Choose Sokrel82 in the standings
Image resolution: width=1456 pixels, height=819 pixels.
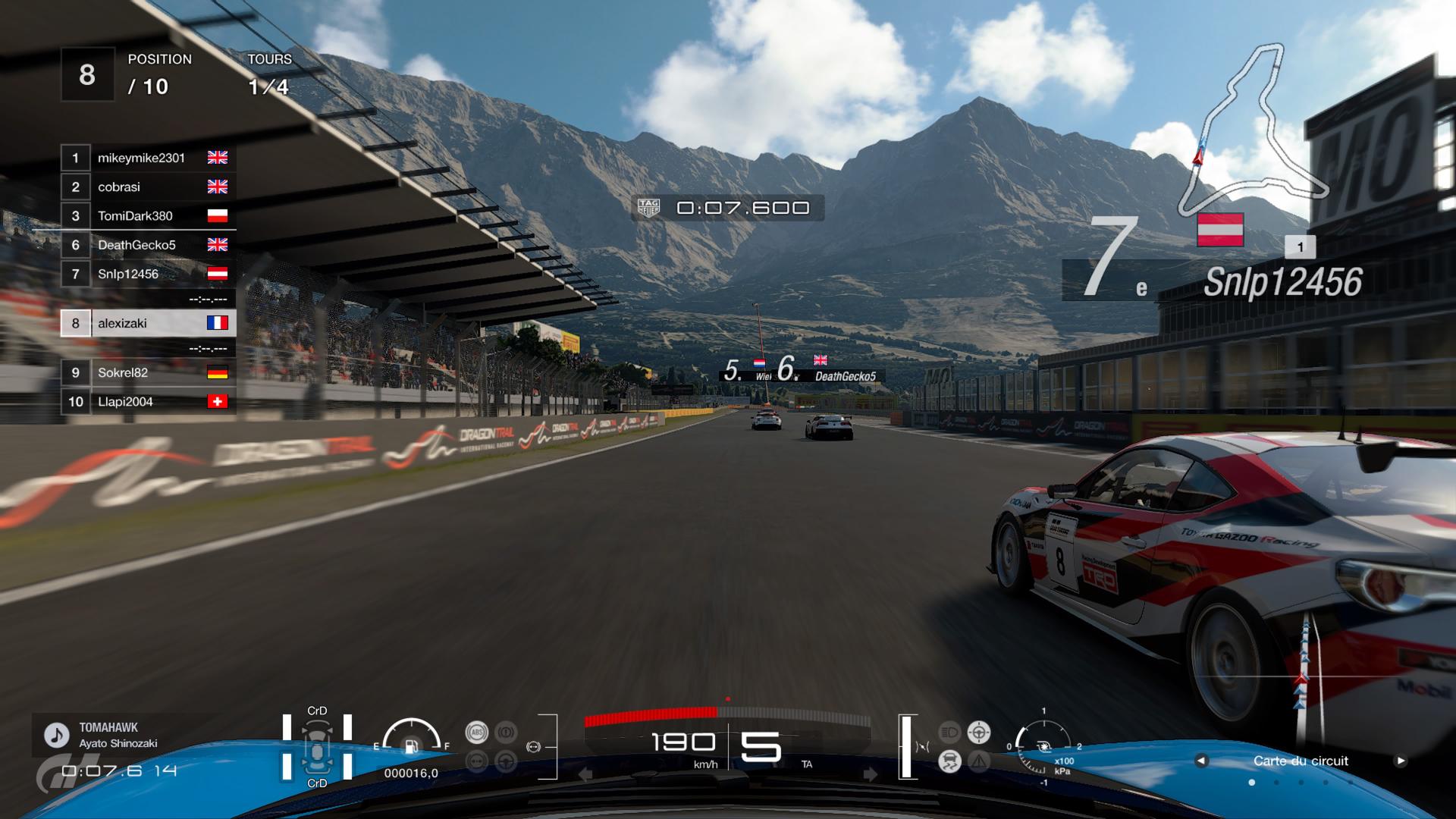(x=149, y=372)
